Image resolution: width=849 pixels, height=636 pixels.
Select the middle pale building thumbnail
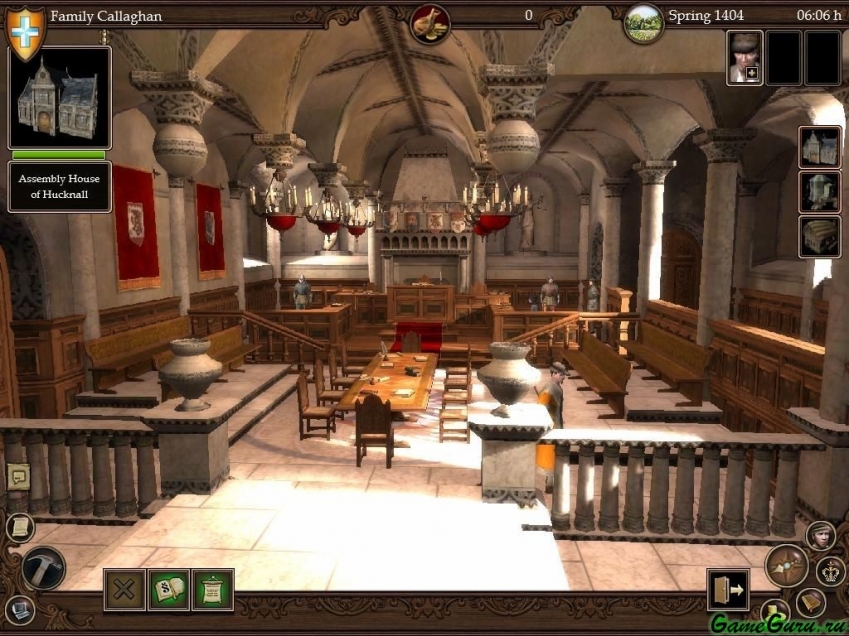819,192
